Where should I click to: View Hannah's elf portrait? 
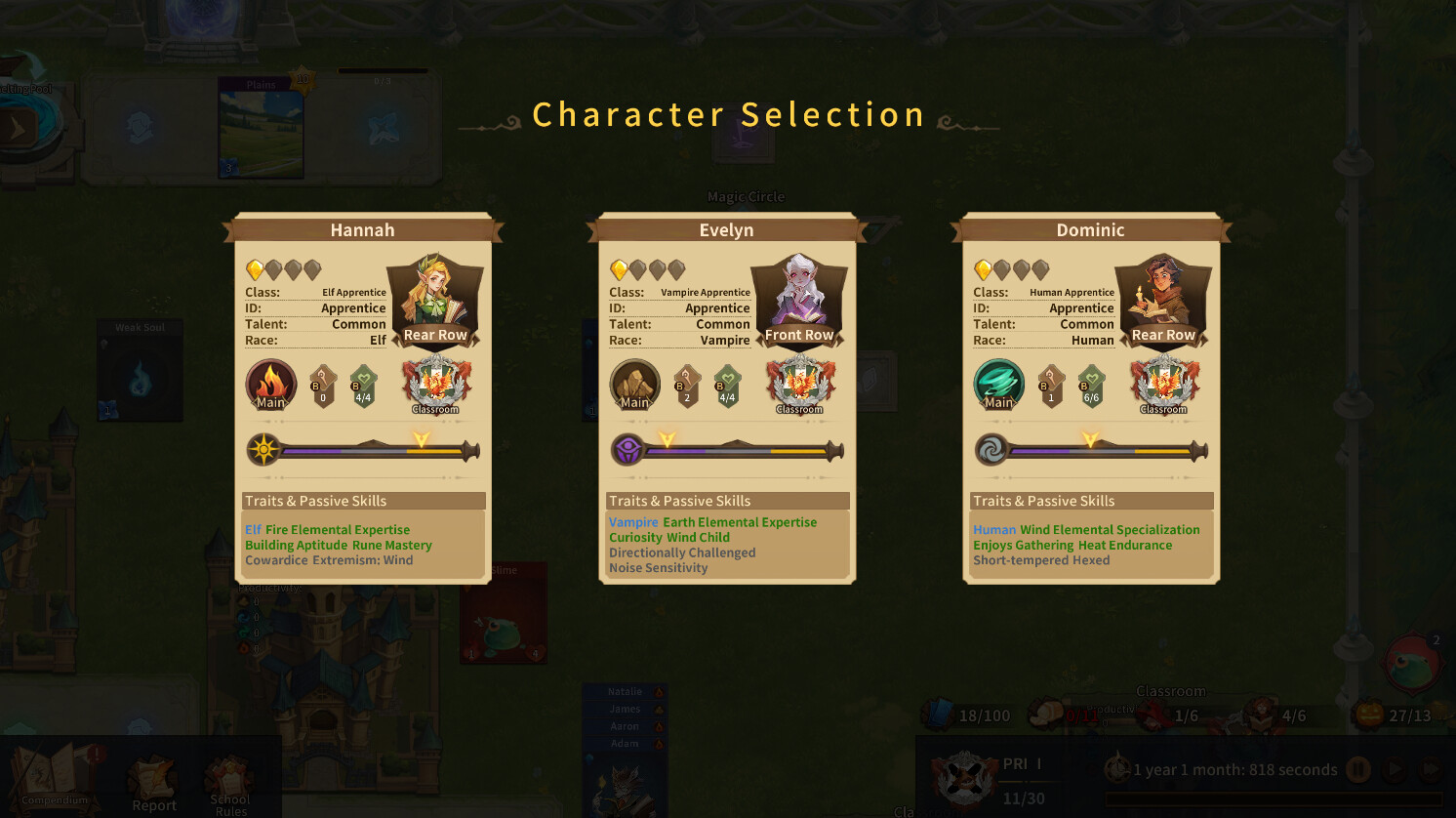(x=435, y=291)
